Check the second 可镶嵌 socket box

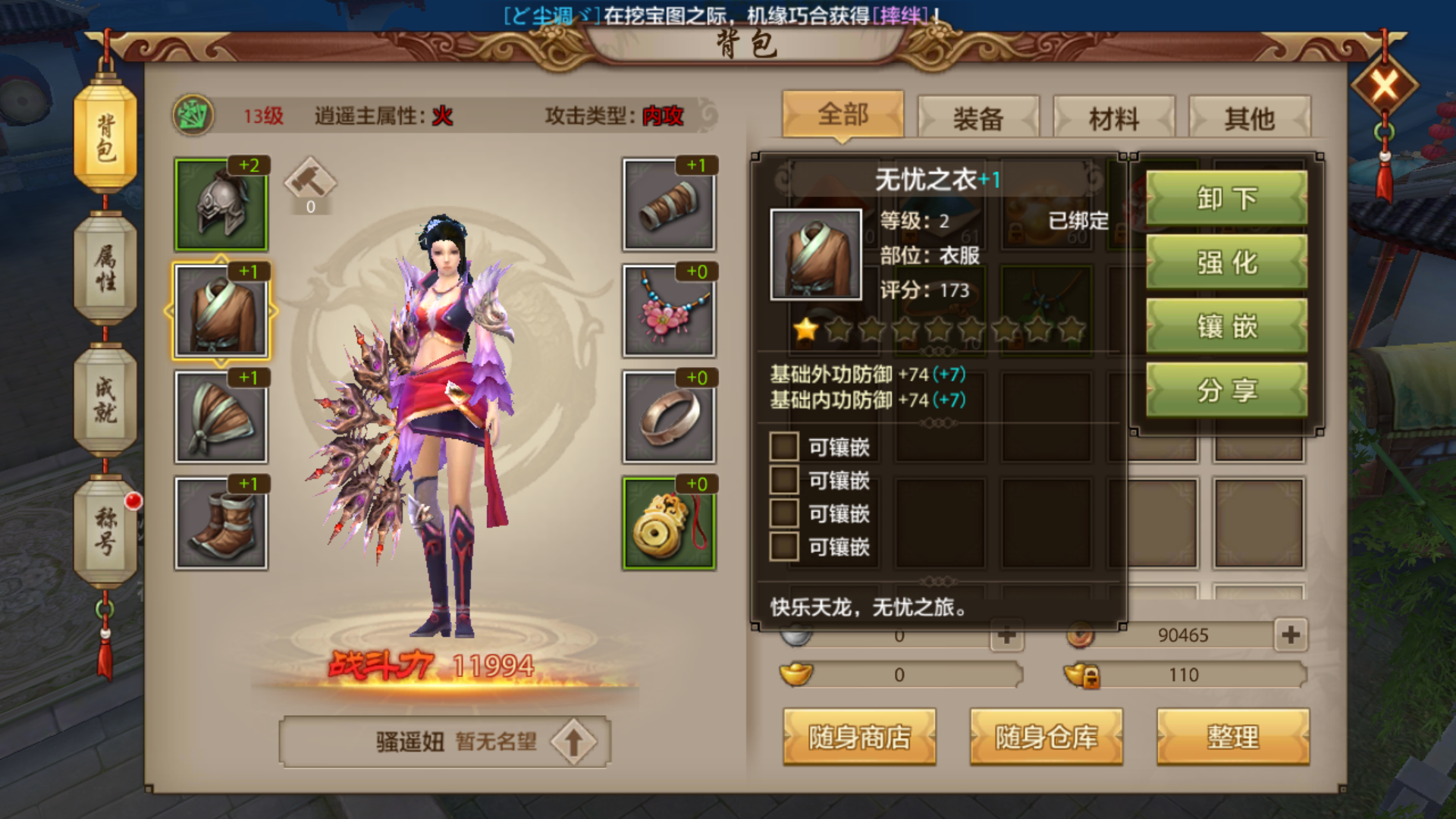tap(783, 481)
